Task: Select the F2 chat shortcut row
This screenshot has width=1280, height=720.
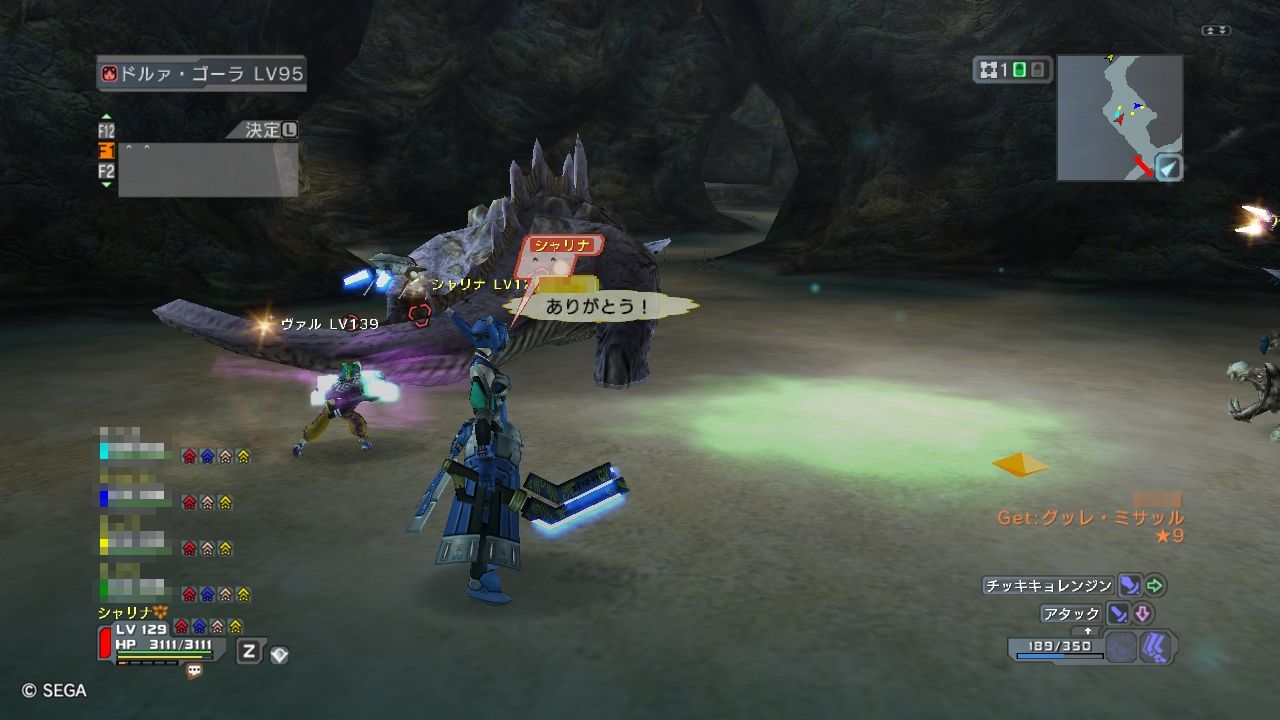Action: pyautogui.click(x=106, y=171)
